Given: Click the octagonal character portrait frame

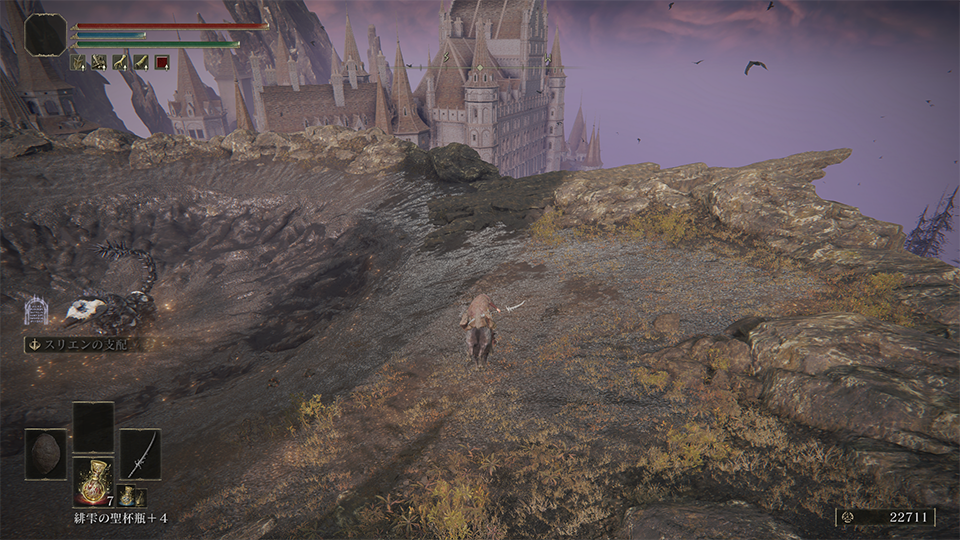Looking at the screenshot, I should [46, 35].
